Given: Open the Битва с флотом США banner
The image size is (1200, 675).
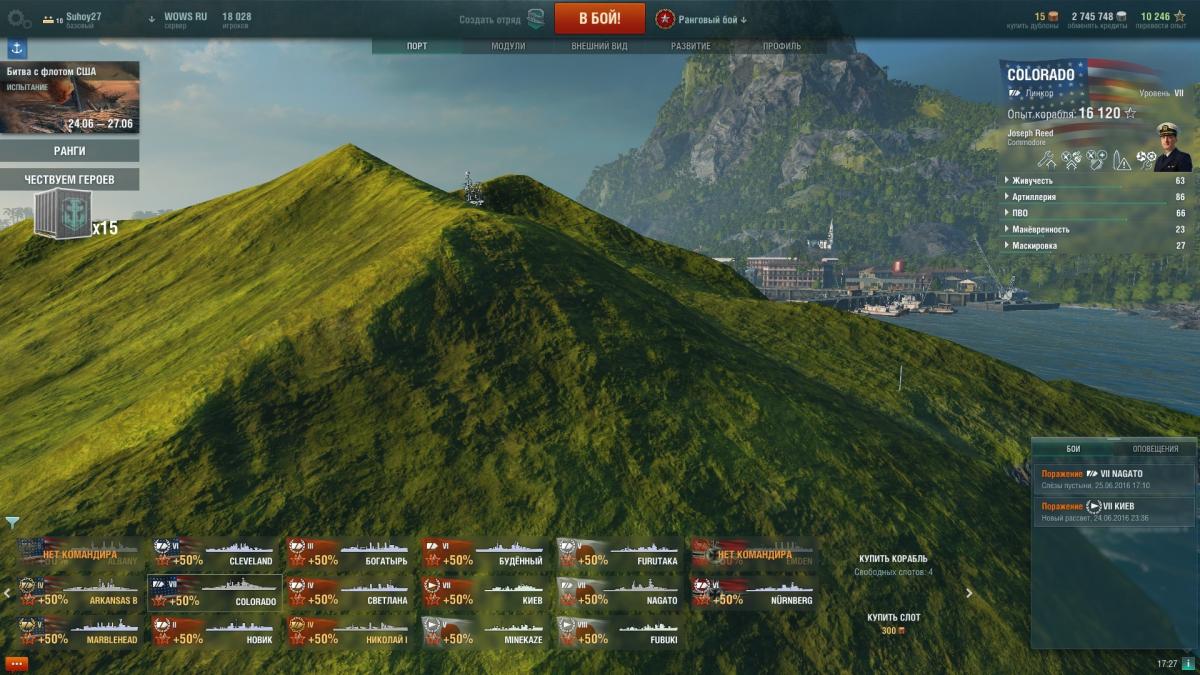Looking at the screenshot, I should 69,98.
